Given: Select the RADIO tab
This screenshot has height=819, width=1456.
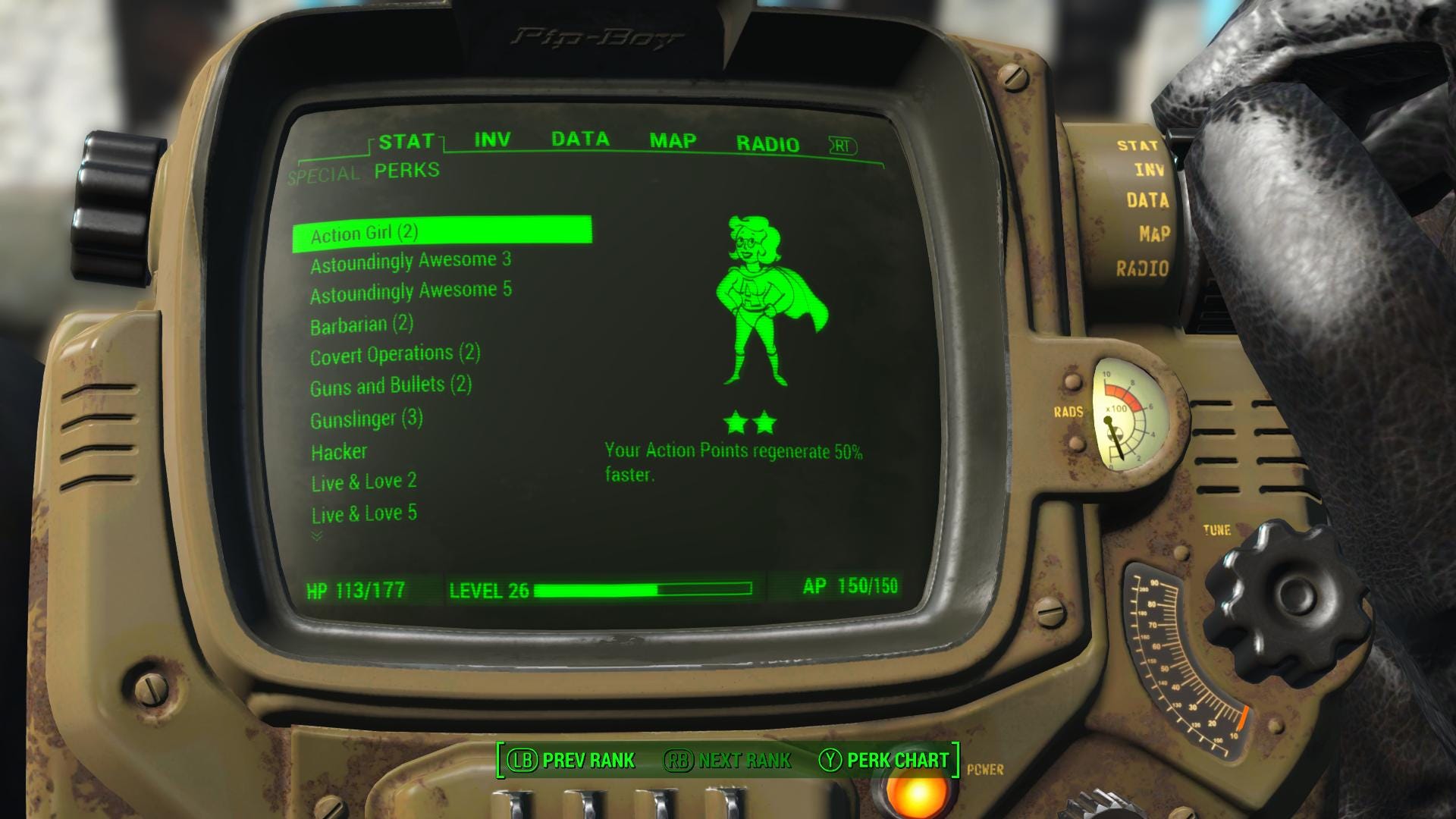Looking at the screenshot, I should 767,144.
